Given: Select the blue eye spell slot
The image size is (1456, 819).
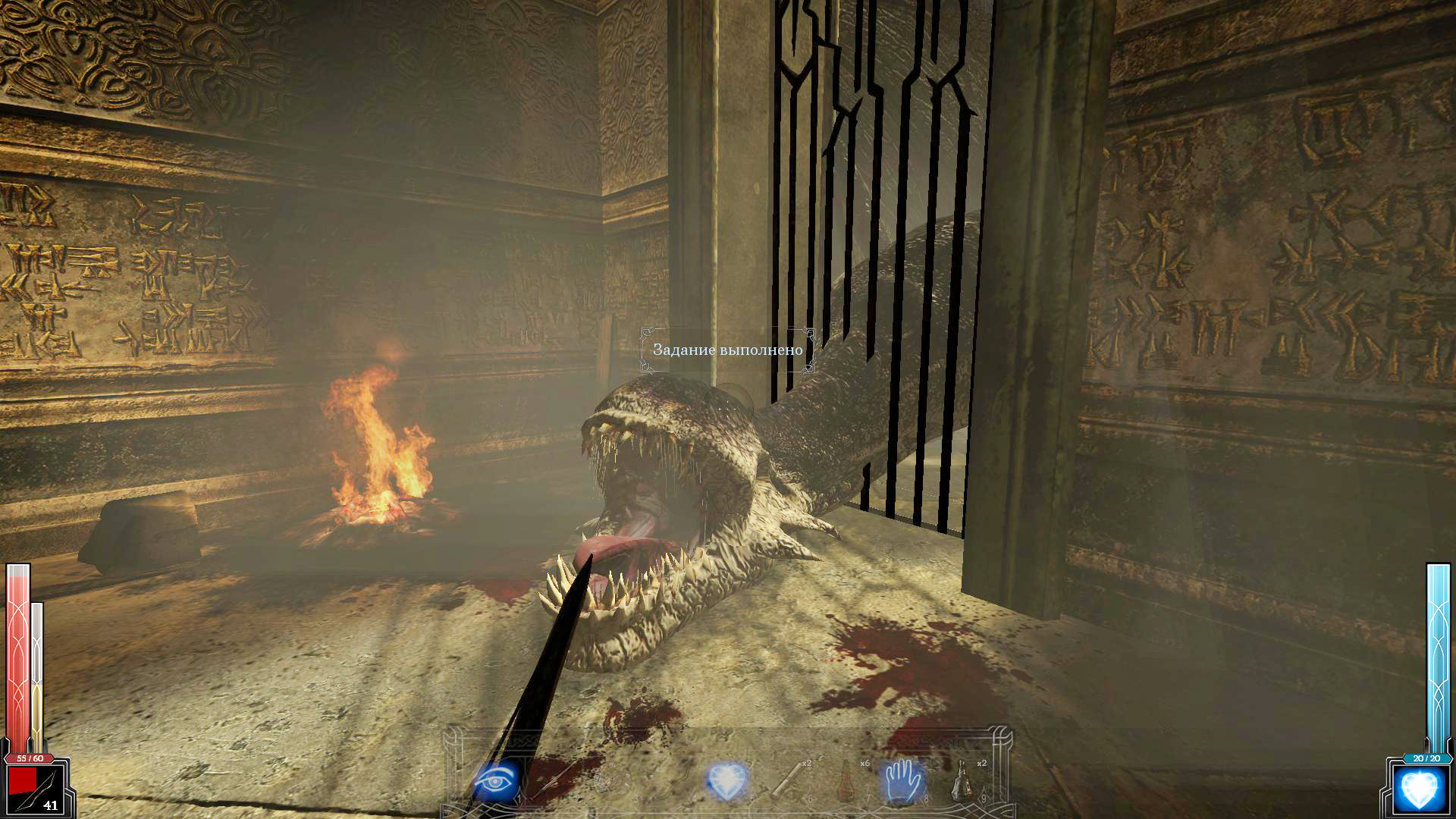Looking at the screenshot, I should coord(497,780).
